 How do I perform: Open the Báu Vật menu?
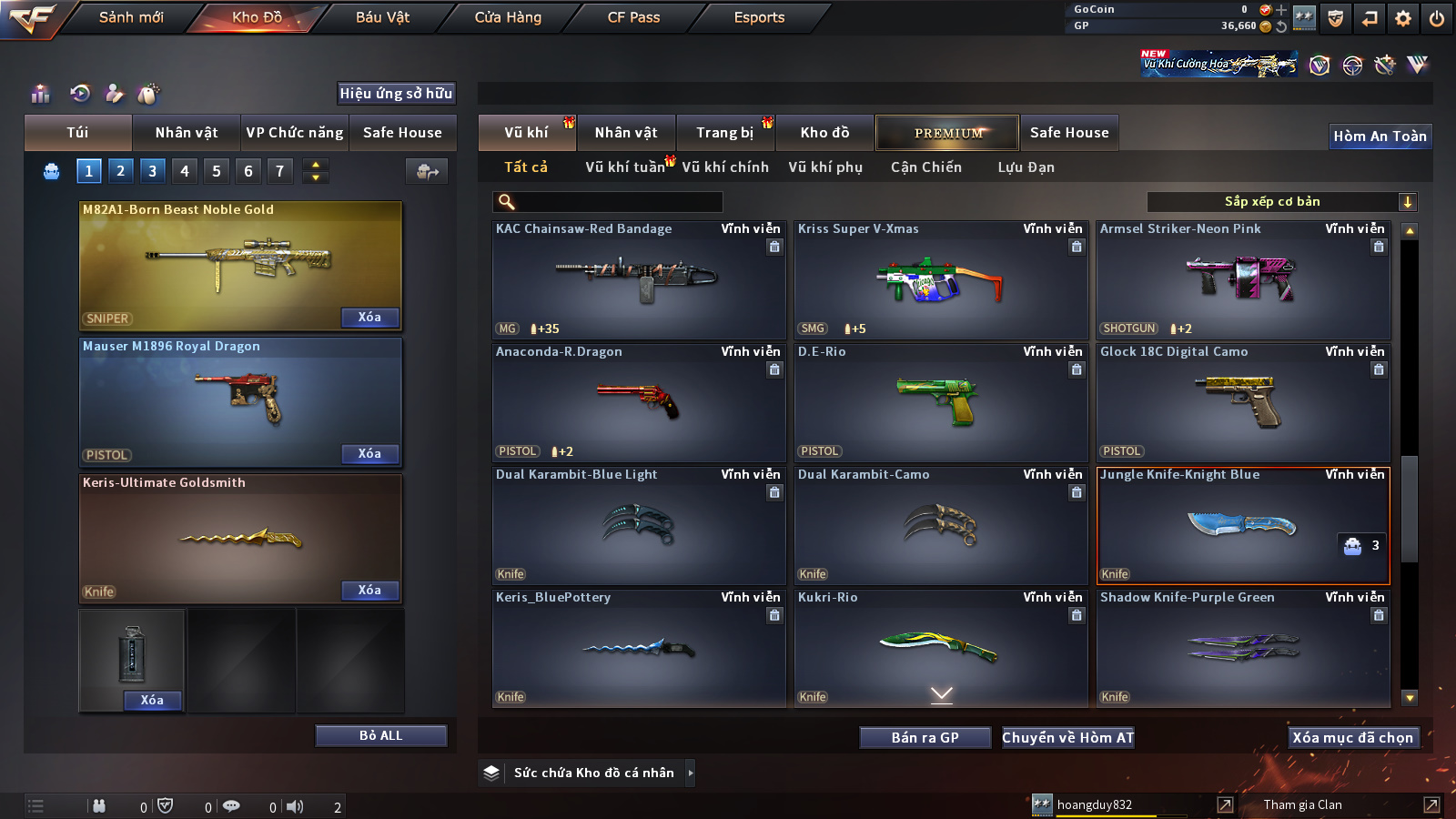click(x=382, y=17)
